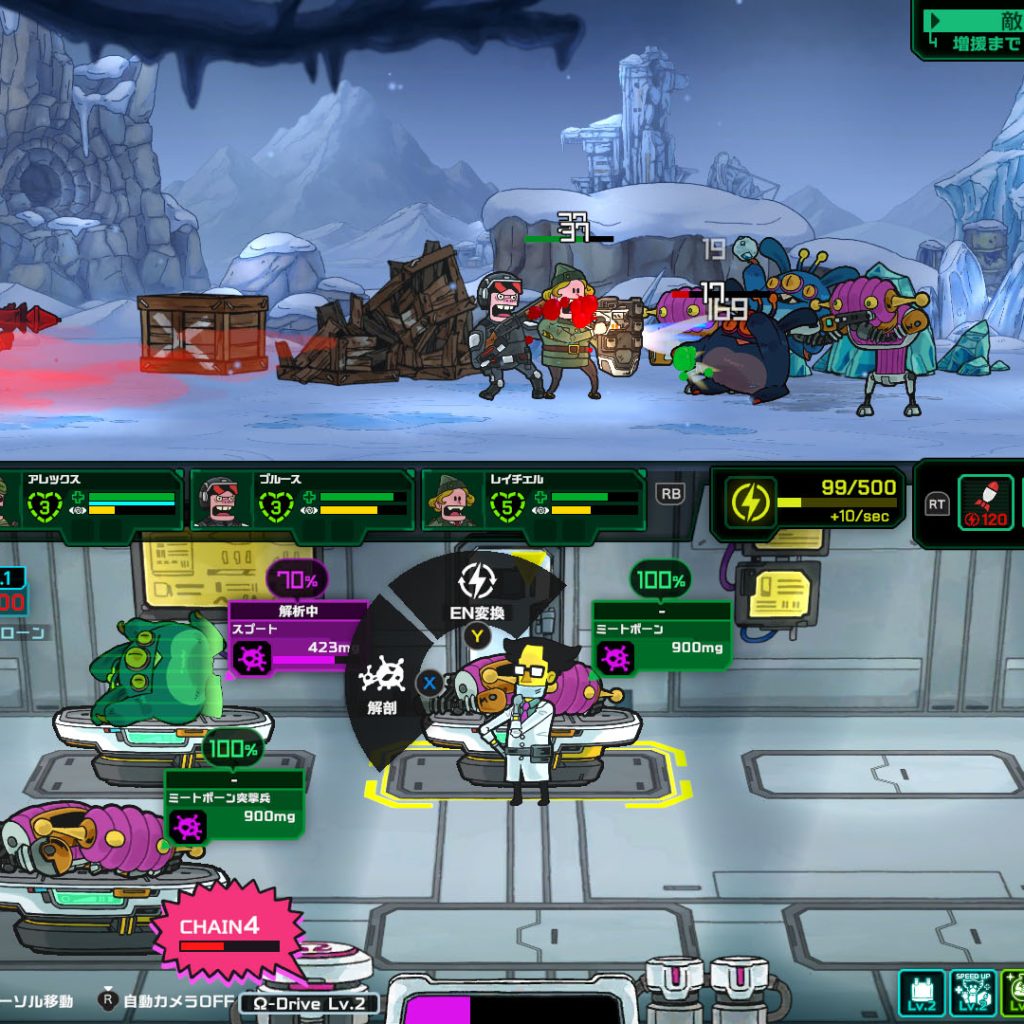1024x1024 pixels.
Task: Open the enemy reinforcement panel
Action: pos(970,30)
